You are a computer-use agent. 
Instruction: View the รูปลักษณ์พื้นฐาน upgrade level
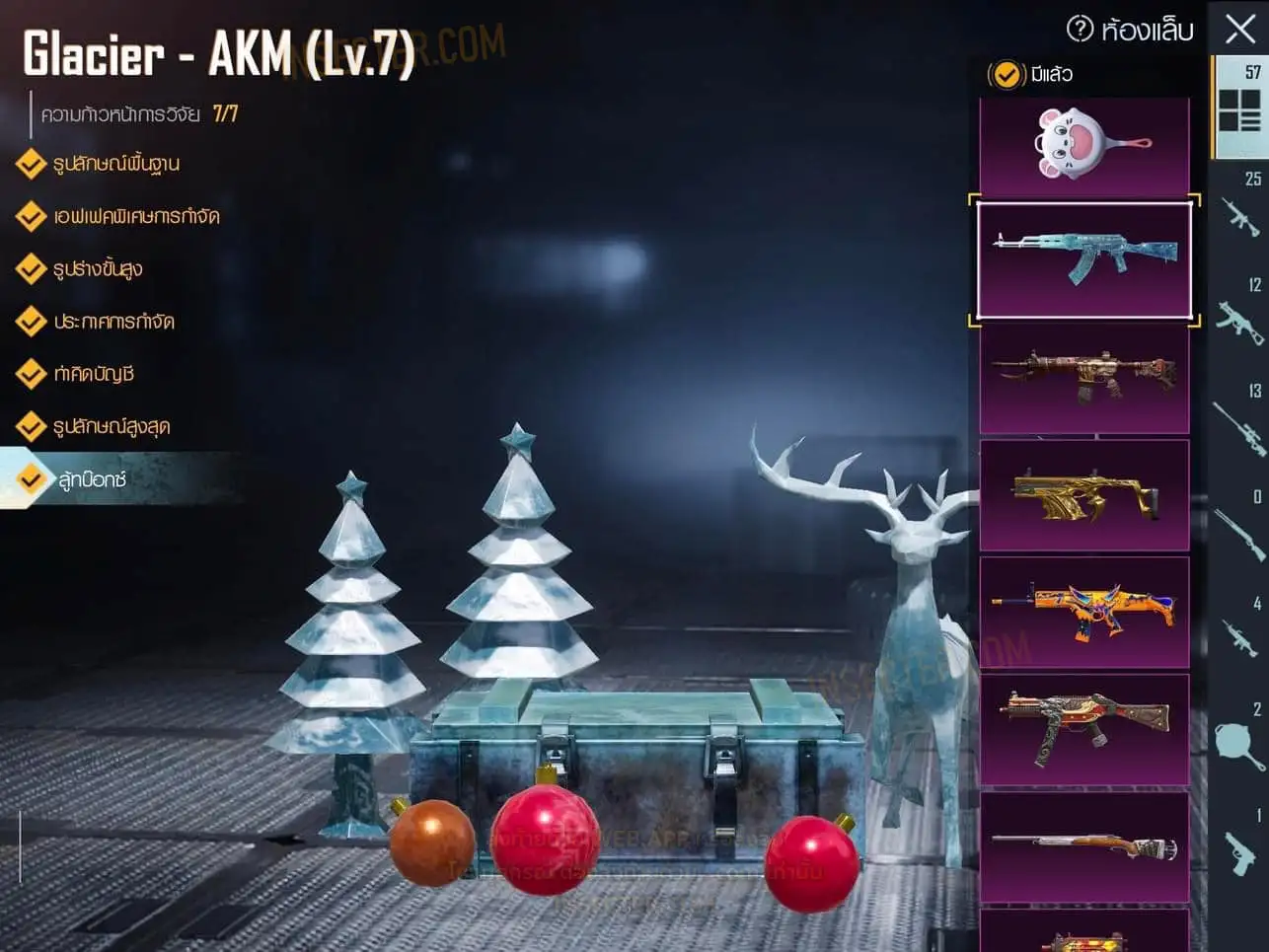(x=115, y=164)
